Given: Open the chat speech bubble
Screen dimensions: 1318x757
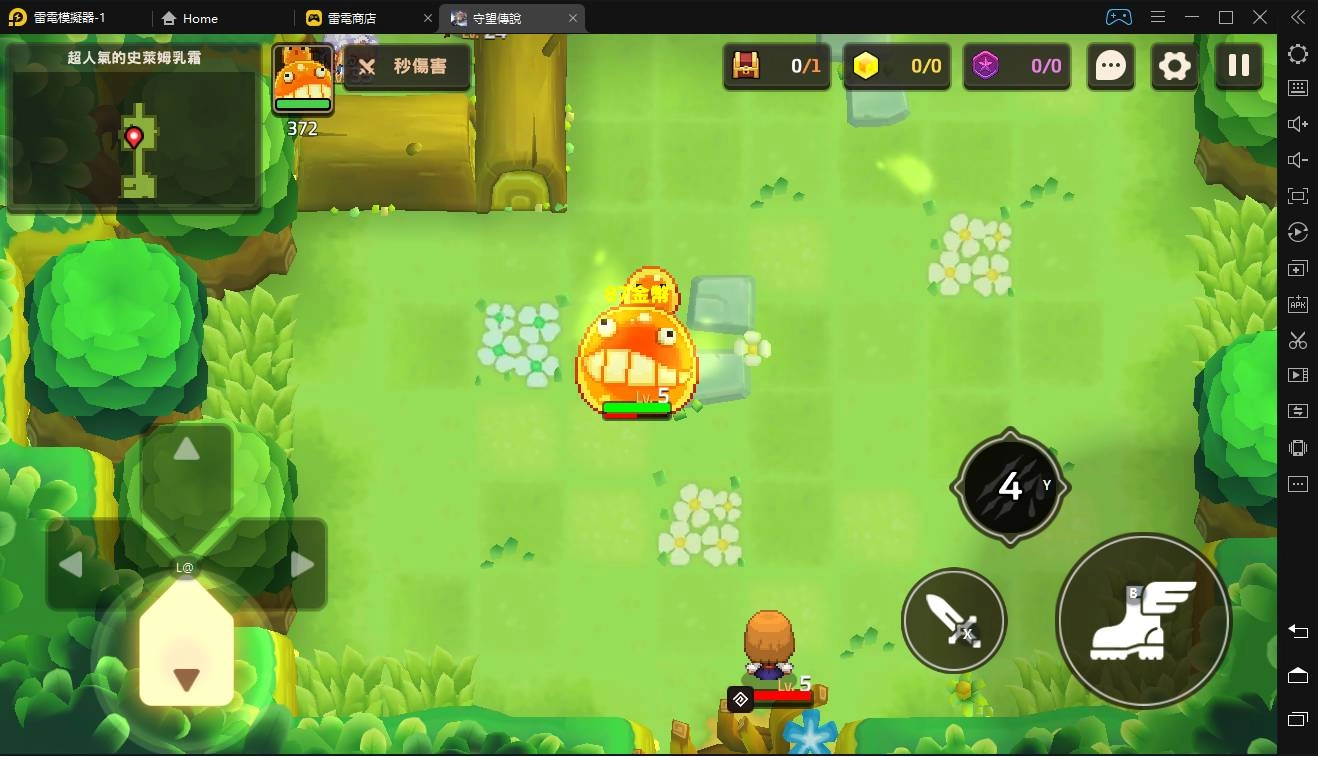Looking at the screenshot, I should coord(1111,66).
